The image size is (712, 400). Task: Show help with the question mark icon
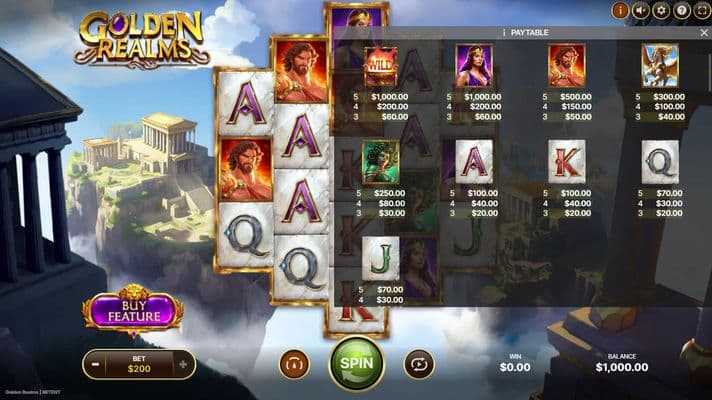tap(681, 11)
